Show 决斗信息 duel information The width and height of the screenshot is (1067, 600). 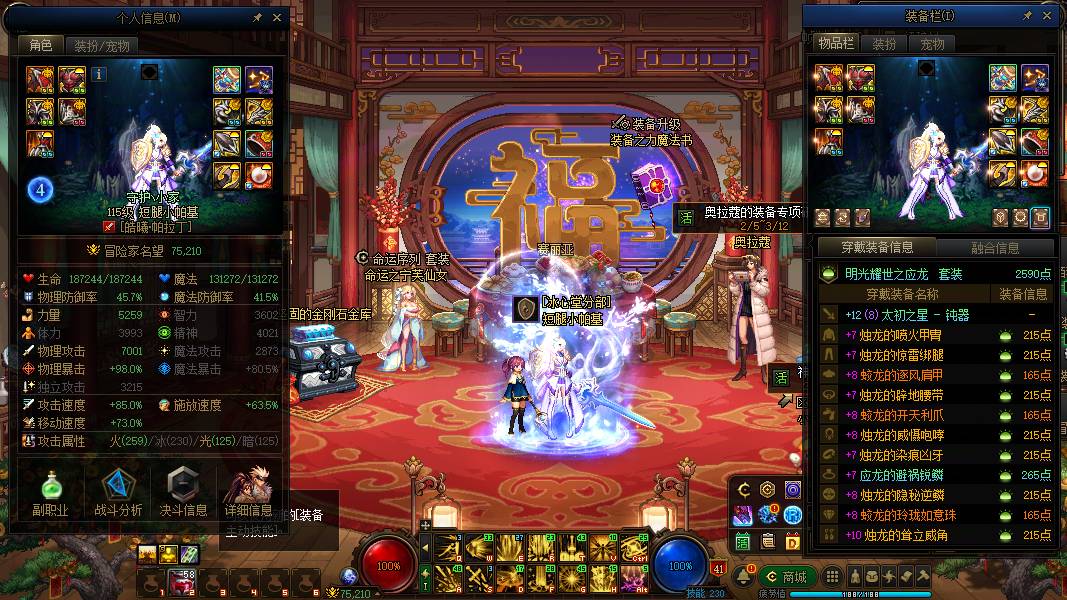click(181, 493)
